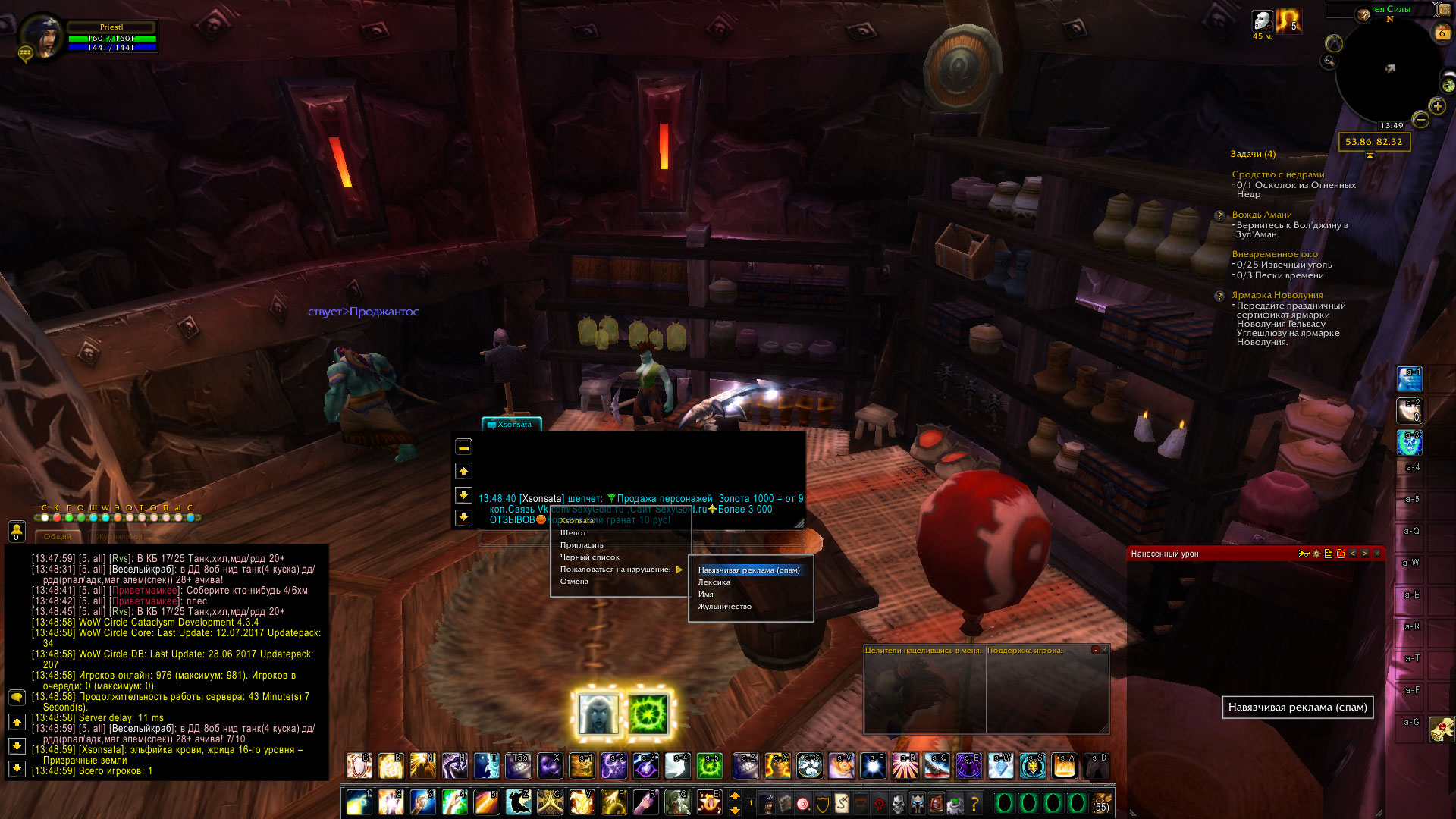Open the yellow question mark help button
1456x819 pixels.
pyautogui.click(x=974, y=802)
